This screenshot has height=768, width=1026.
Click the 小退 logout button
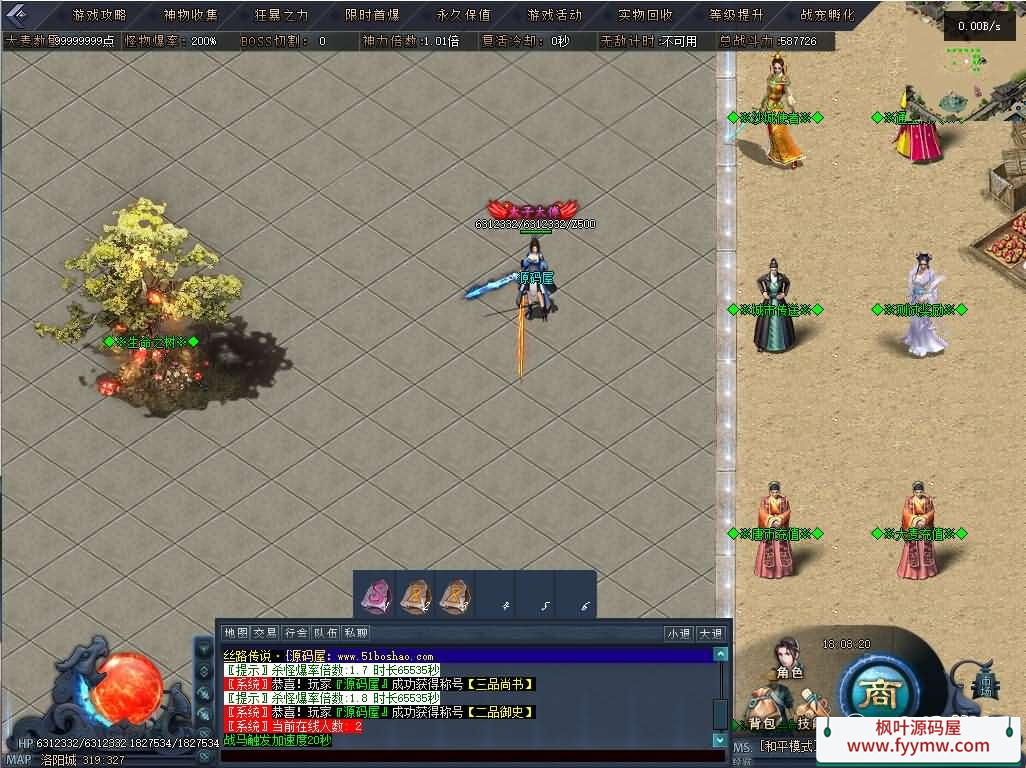(679, 633)
